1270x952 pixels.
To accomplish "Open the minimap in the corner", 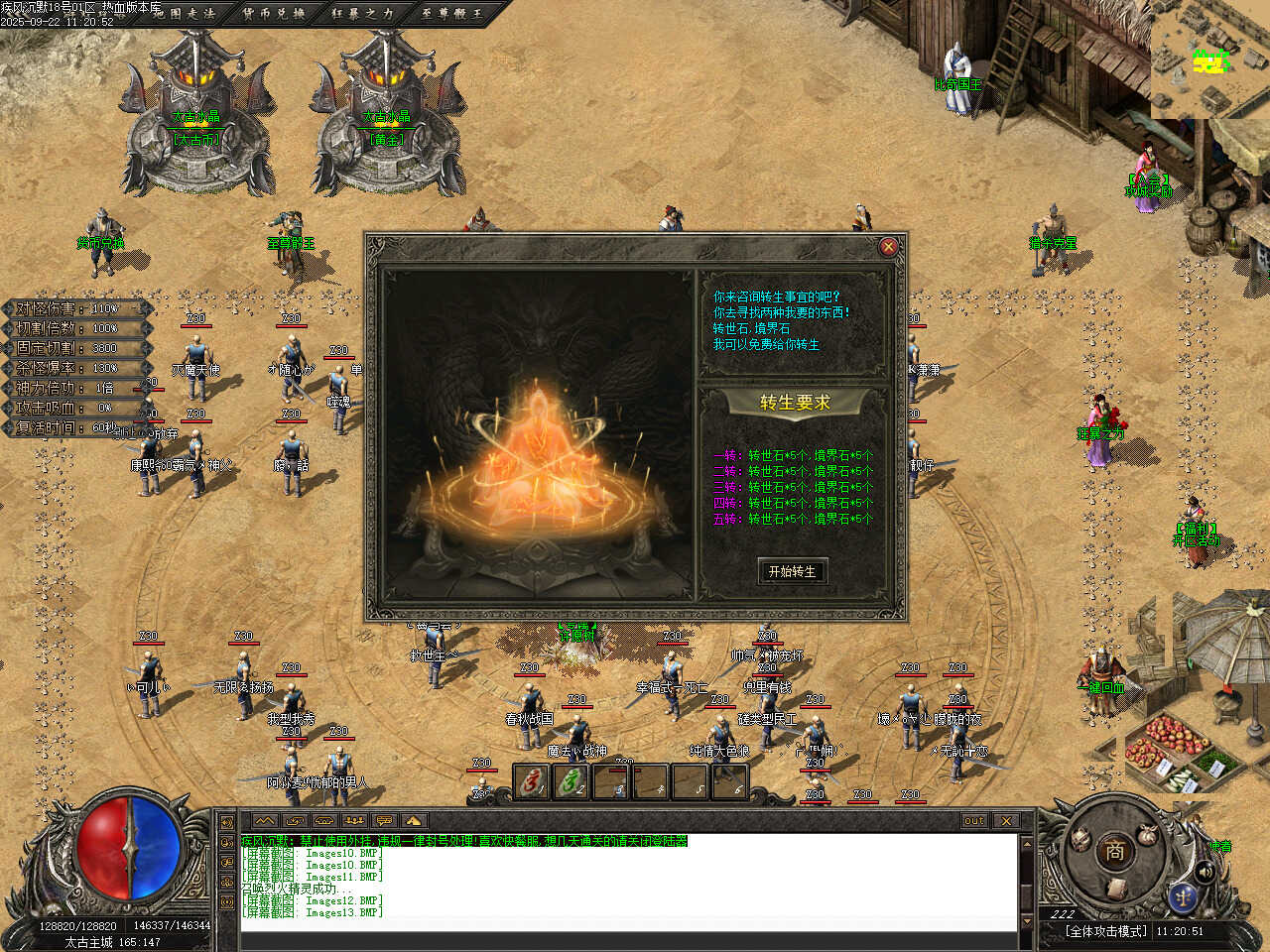I will (1209, 59).
